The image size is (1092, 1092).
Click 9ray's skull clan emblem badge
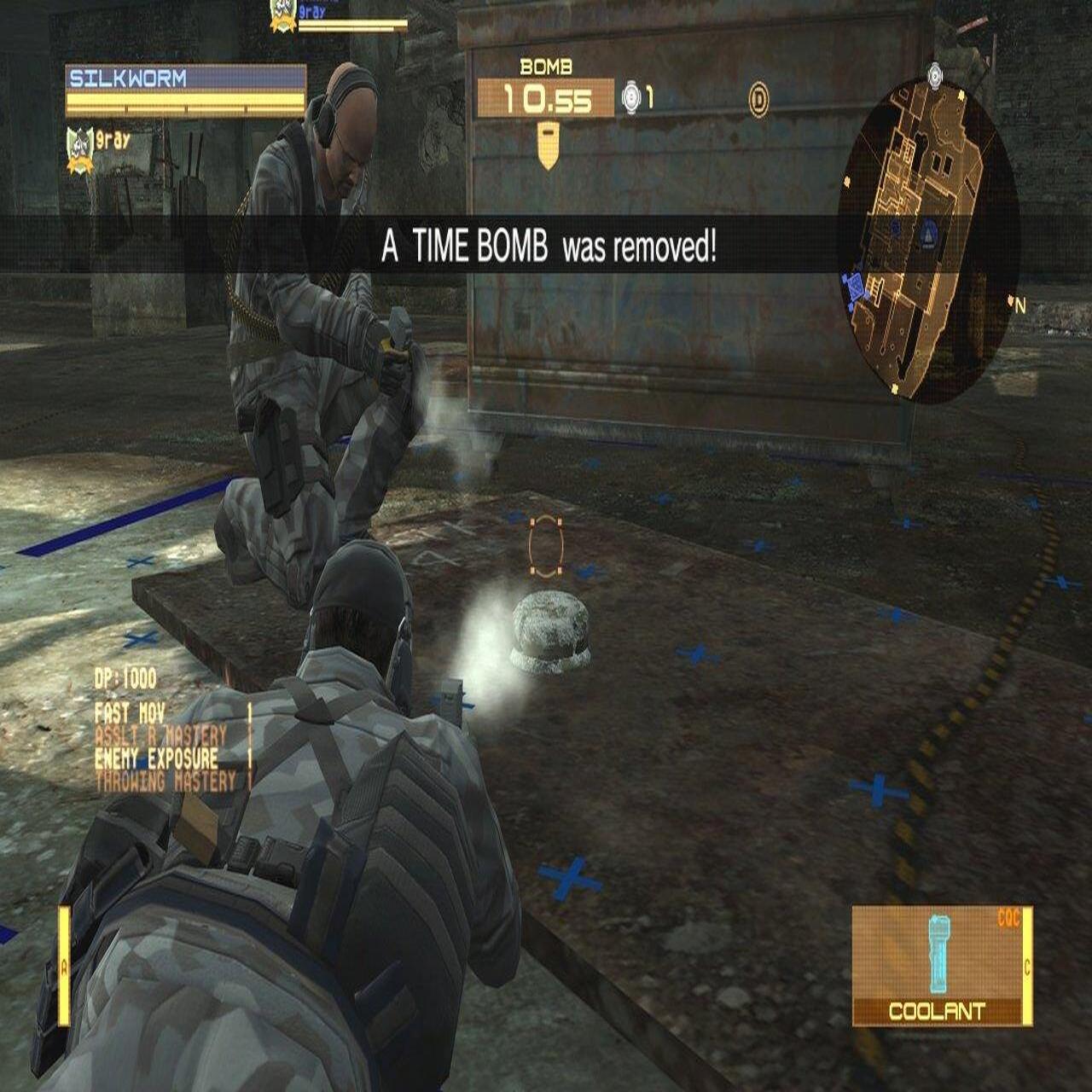78,143
